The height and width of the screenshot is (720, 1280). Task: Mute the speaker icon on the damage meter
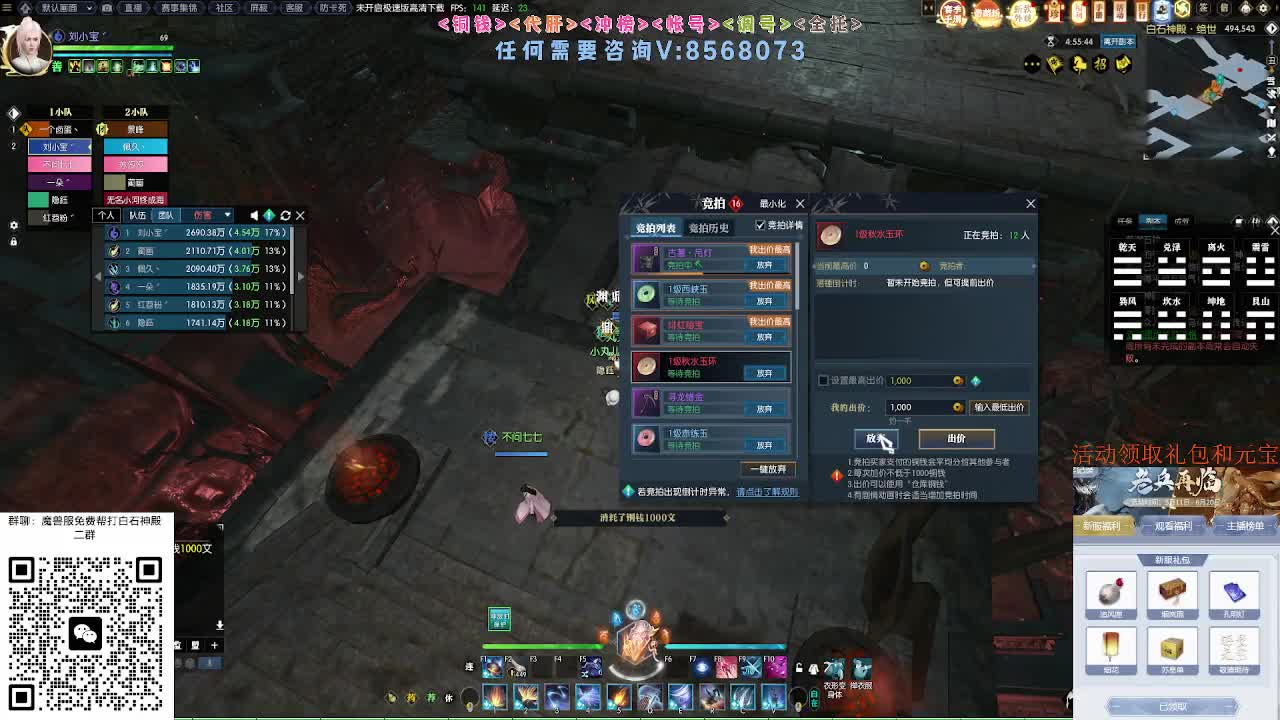pyautogui.click(x=254, y=215)
